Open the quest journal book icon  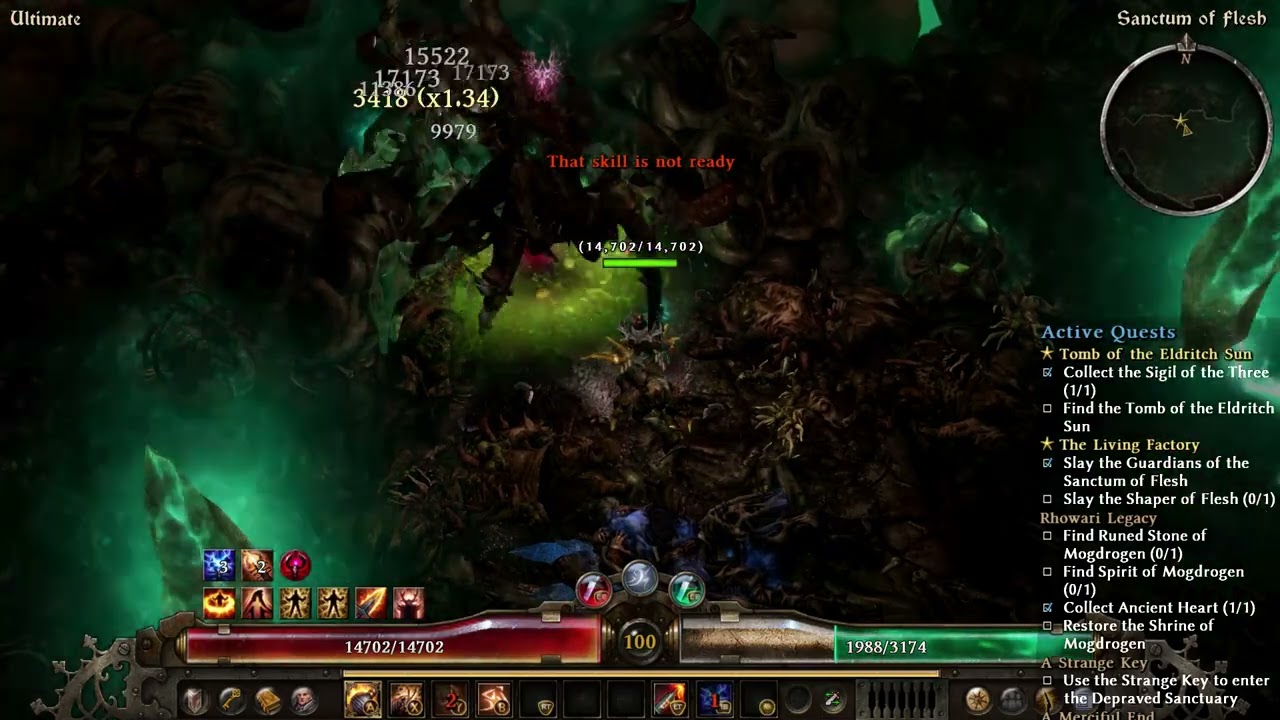tap(267, 700)
